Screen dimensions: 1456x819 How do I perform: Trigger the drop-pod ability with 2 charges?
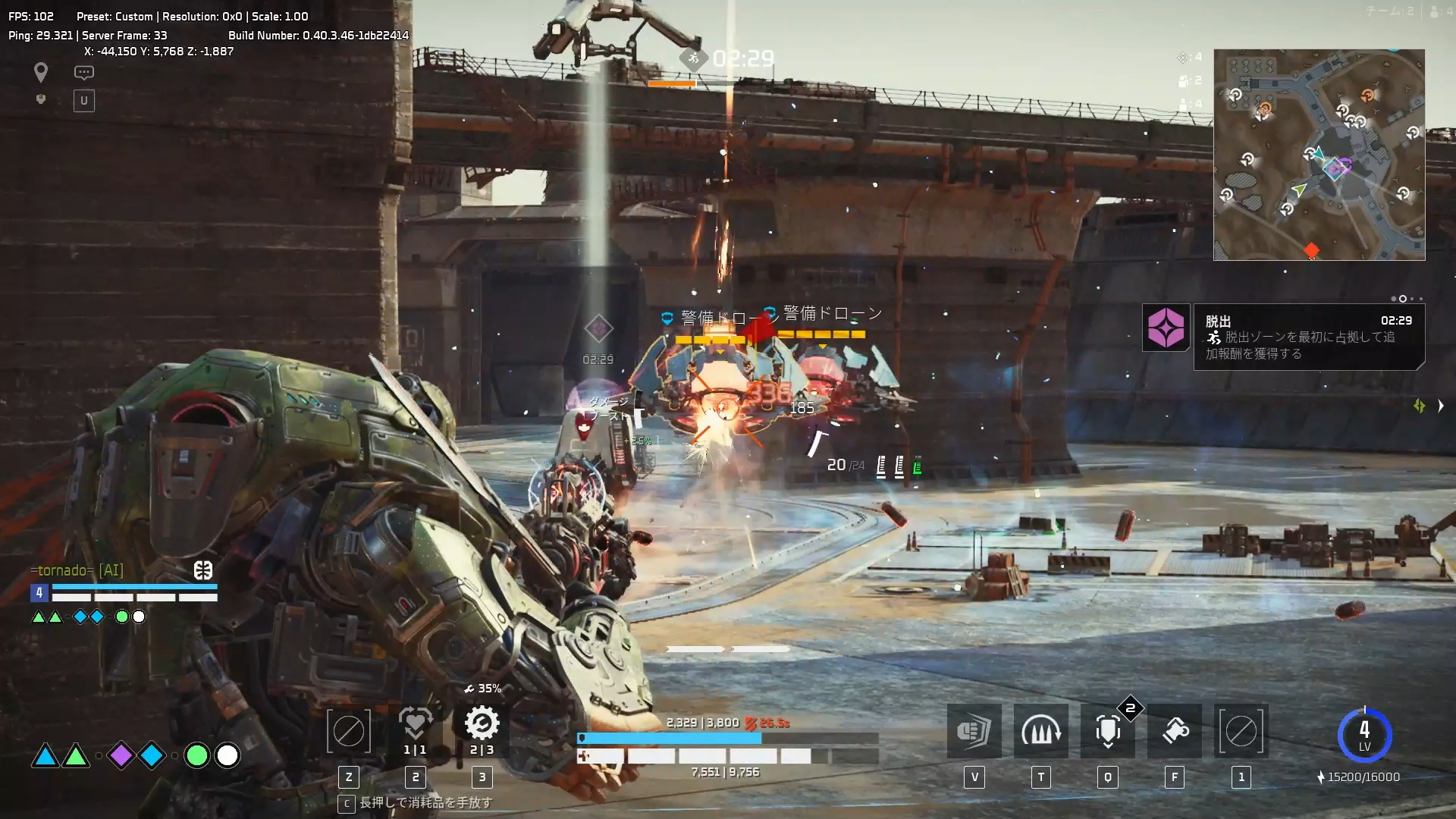click(x=1107, y=731)
